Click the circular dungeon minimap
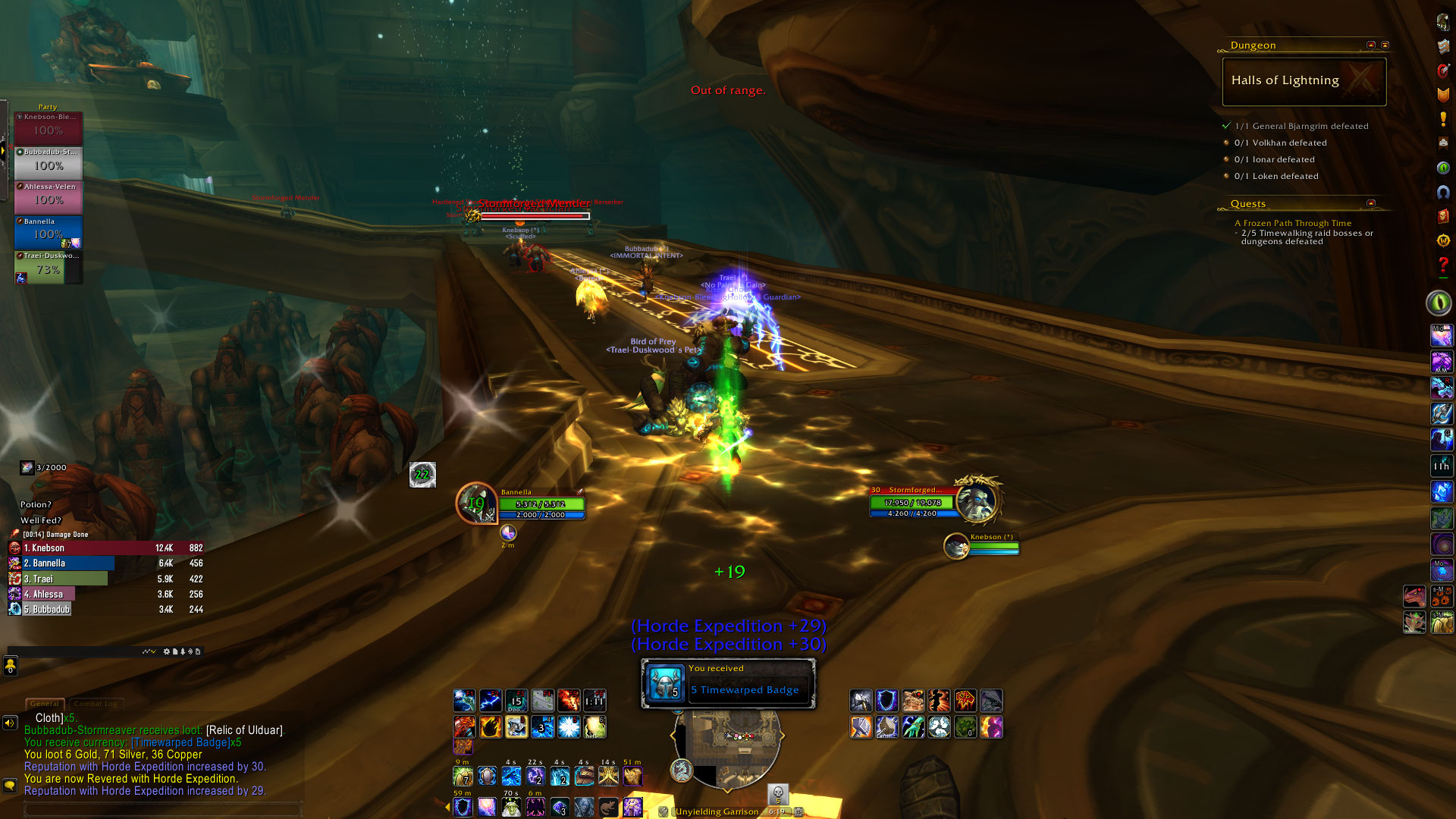The image size is (1456, 819). [x=726, y=747]
